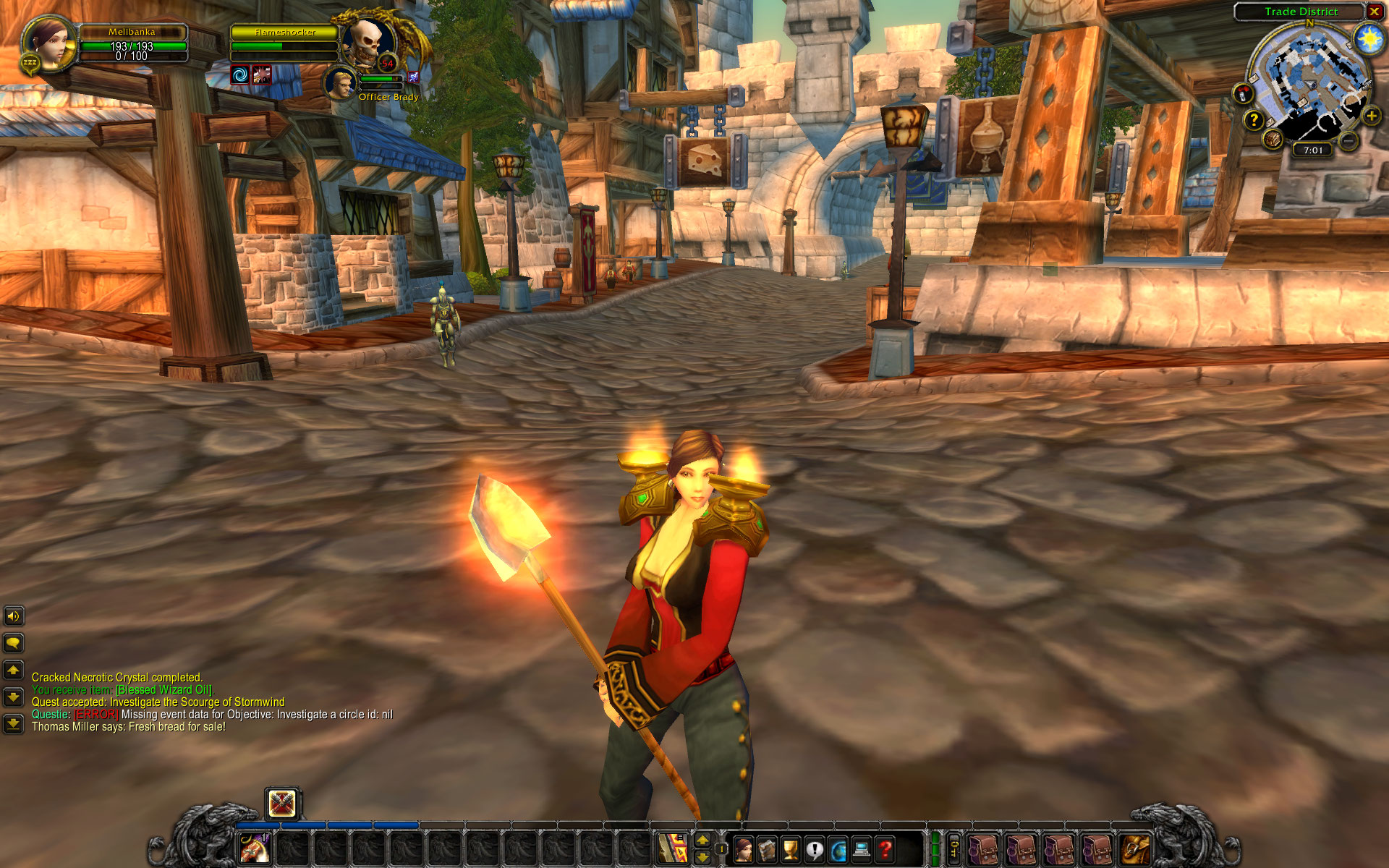Click Officer Brady's target-of-target portrait
The height and width of the screenshot is (868, 1389).
pos(339,82)
